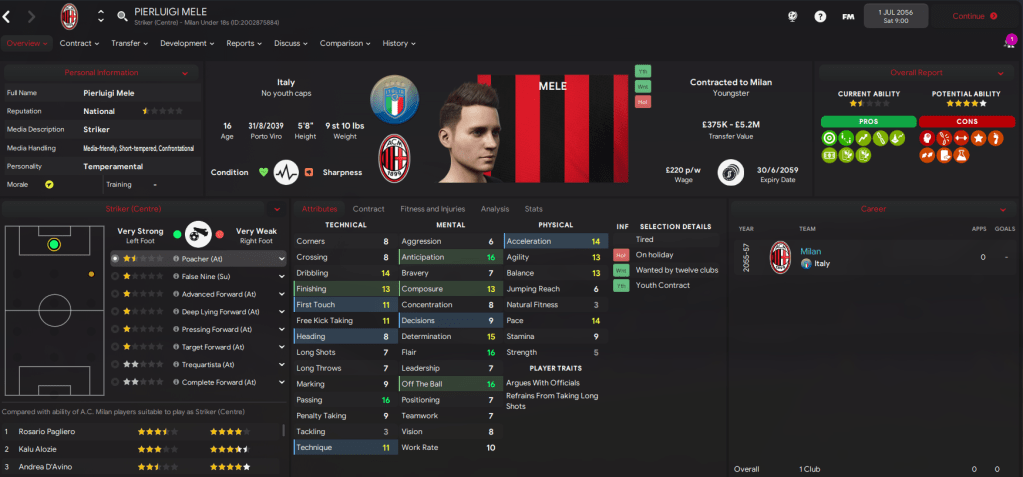
Task: Open the Comparison menu
Action: pos(344,43)
